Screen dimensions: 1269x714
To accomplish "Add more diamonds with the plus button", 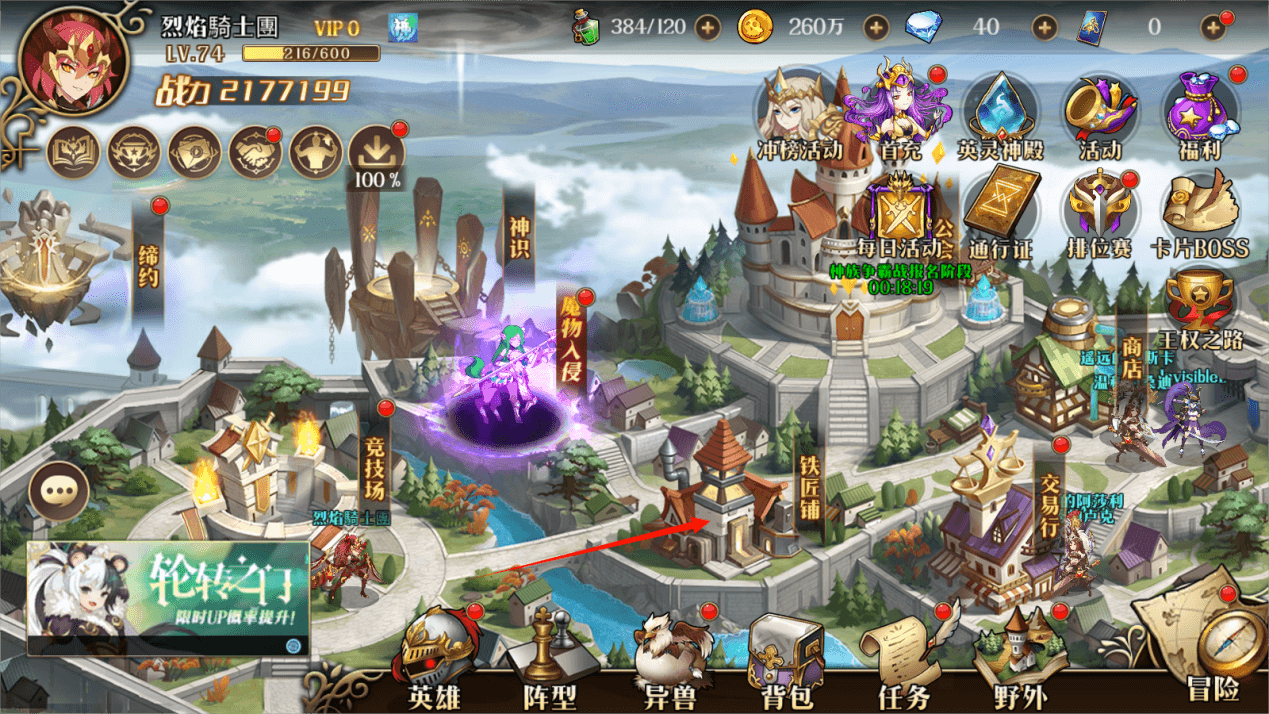I will pyautogui.click(x=1044, y=27).
